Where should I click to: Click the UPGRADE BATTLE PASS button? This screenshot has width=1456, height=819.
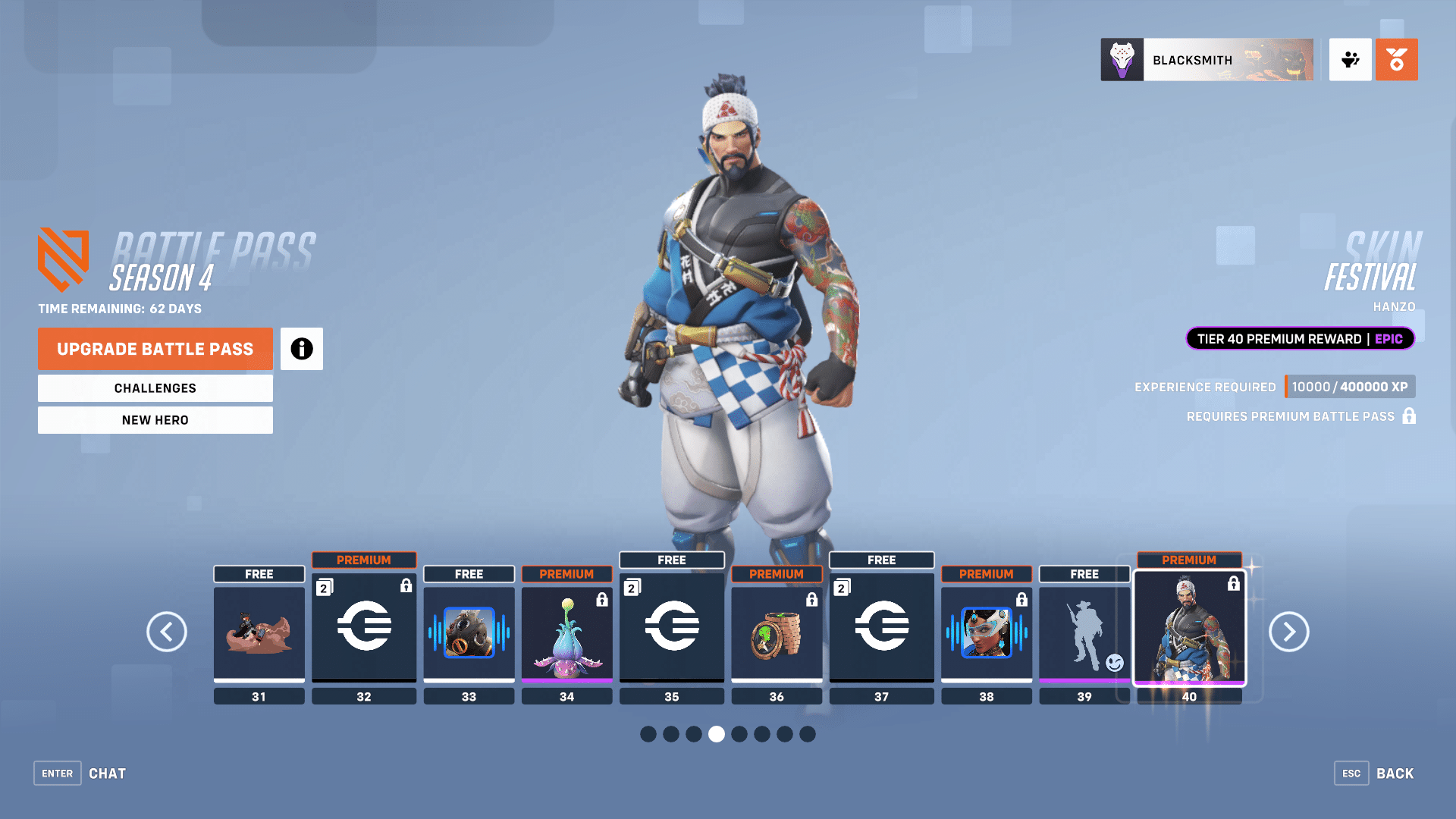pos(155,349)
